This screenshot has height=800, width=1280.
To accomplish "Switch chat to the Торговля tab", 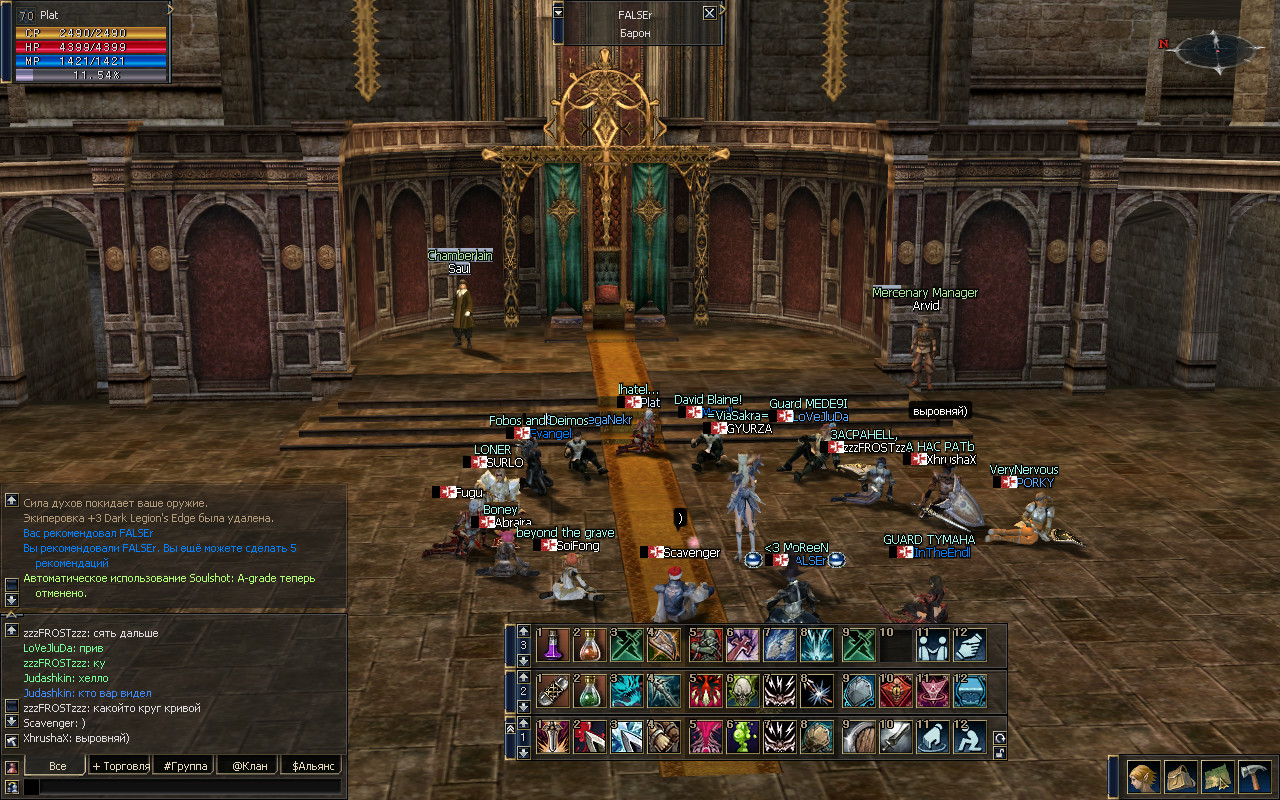I will (x=120, y=766).
